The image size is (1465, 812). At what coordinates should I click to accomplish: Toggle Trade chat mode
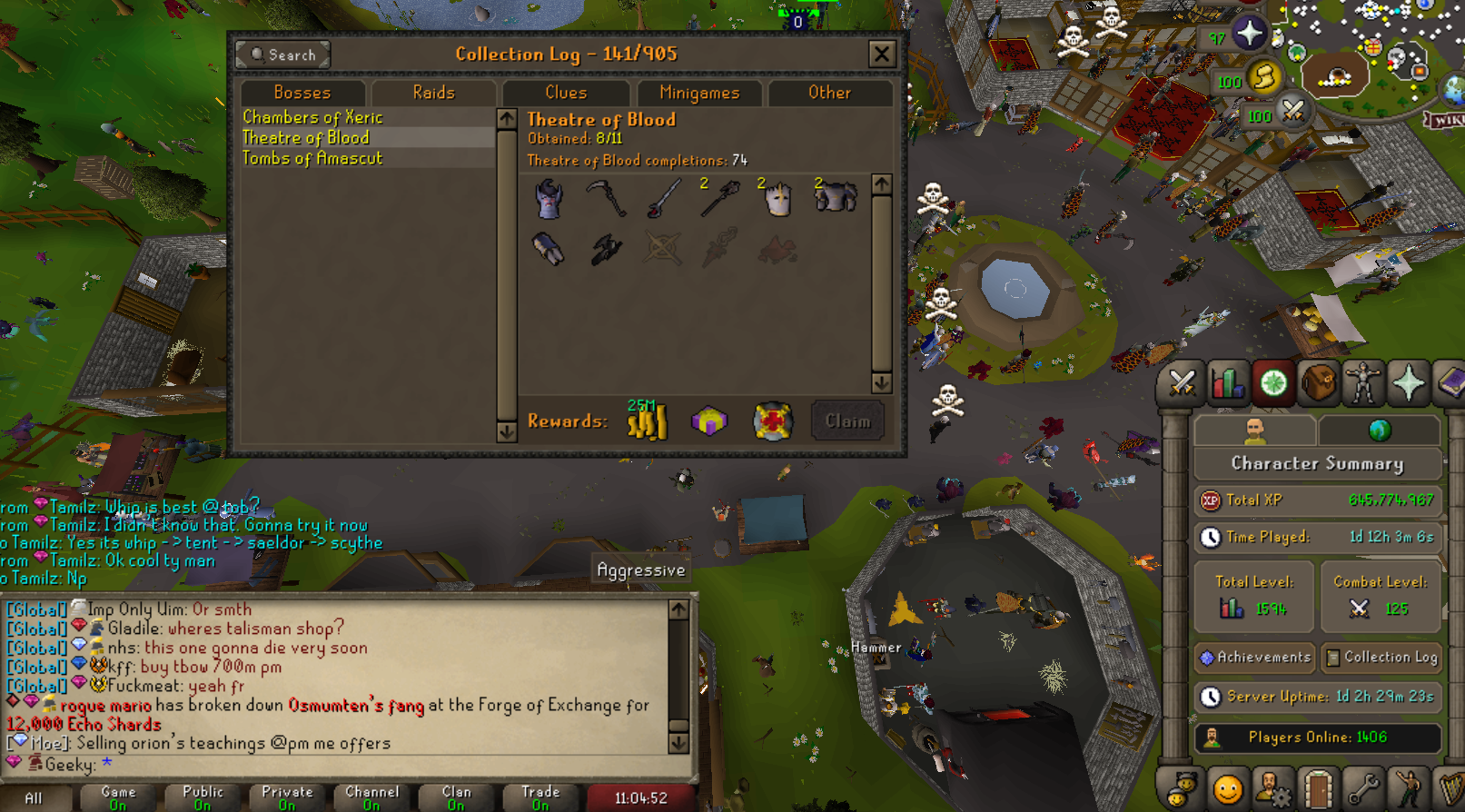pyautogui.click(x=539, y=795)
